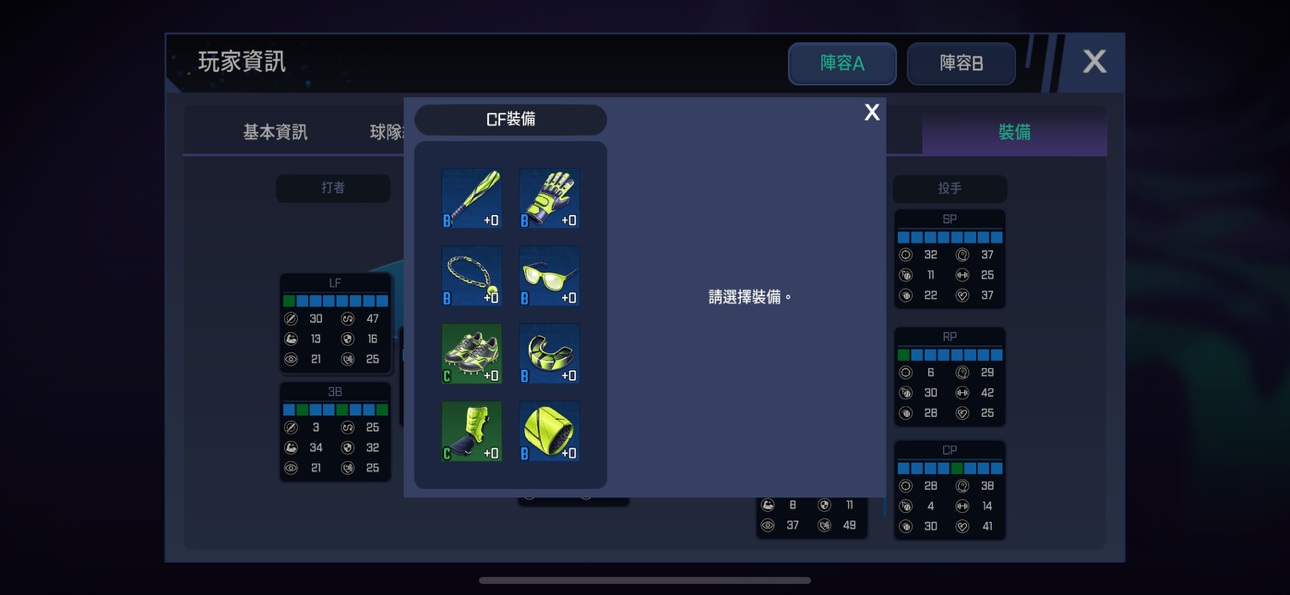
Task: Close the CF裝備 popup
Action: (872, 113)
